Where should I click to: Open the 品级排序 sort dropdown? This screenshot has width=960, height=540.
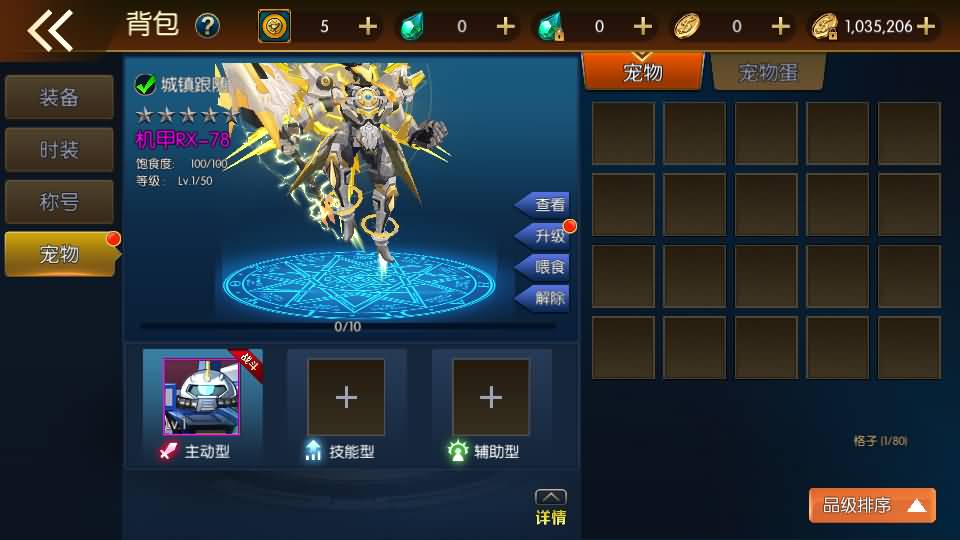[872, 506]
